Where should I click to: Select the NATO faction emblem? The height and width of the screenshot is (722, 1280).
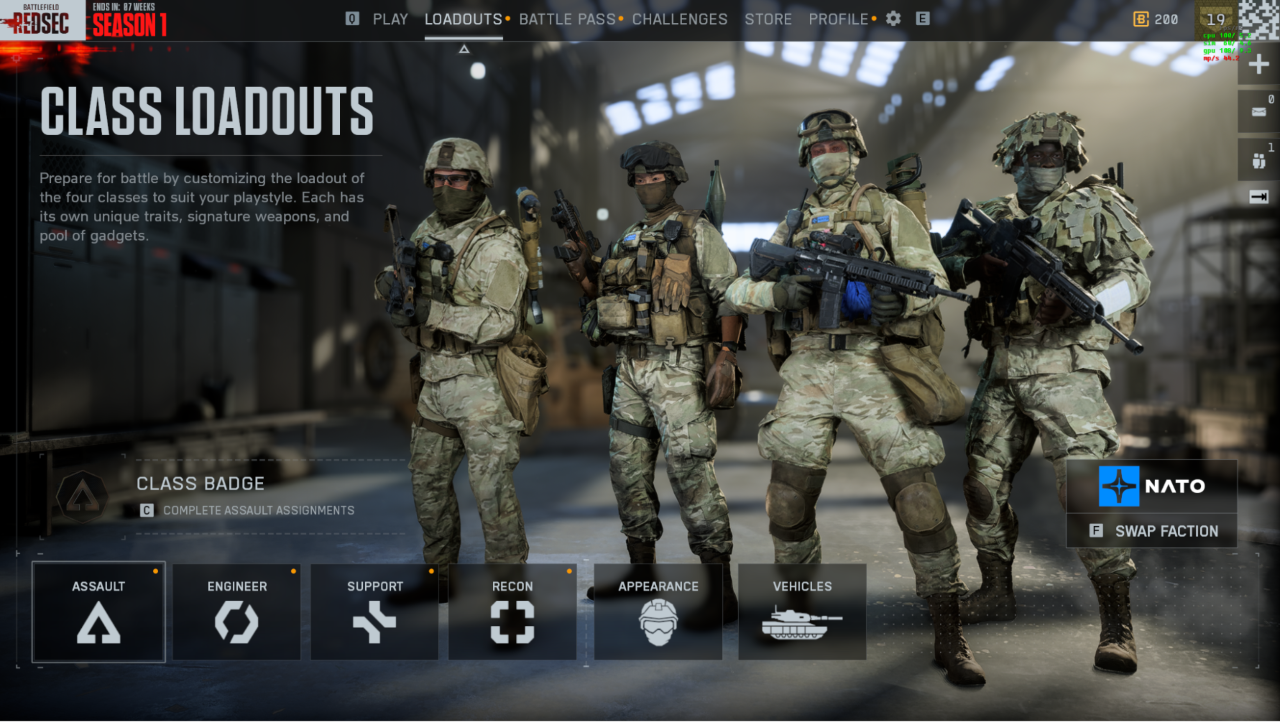click(x=1119, y=486)
